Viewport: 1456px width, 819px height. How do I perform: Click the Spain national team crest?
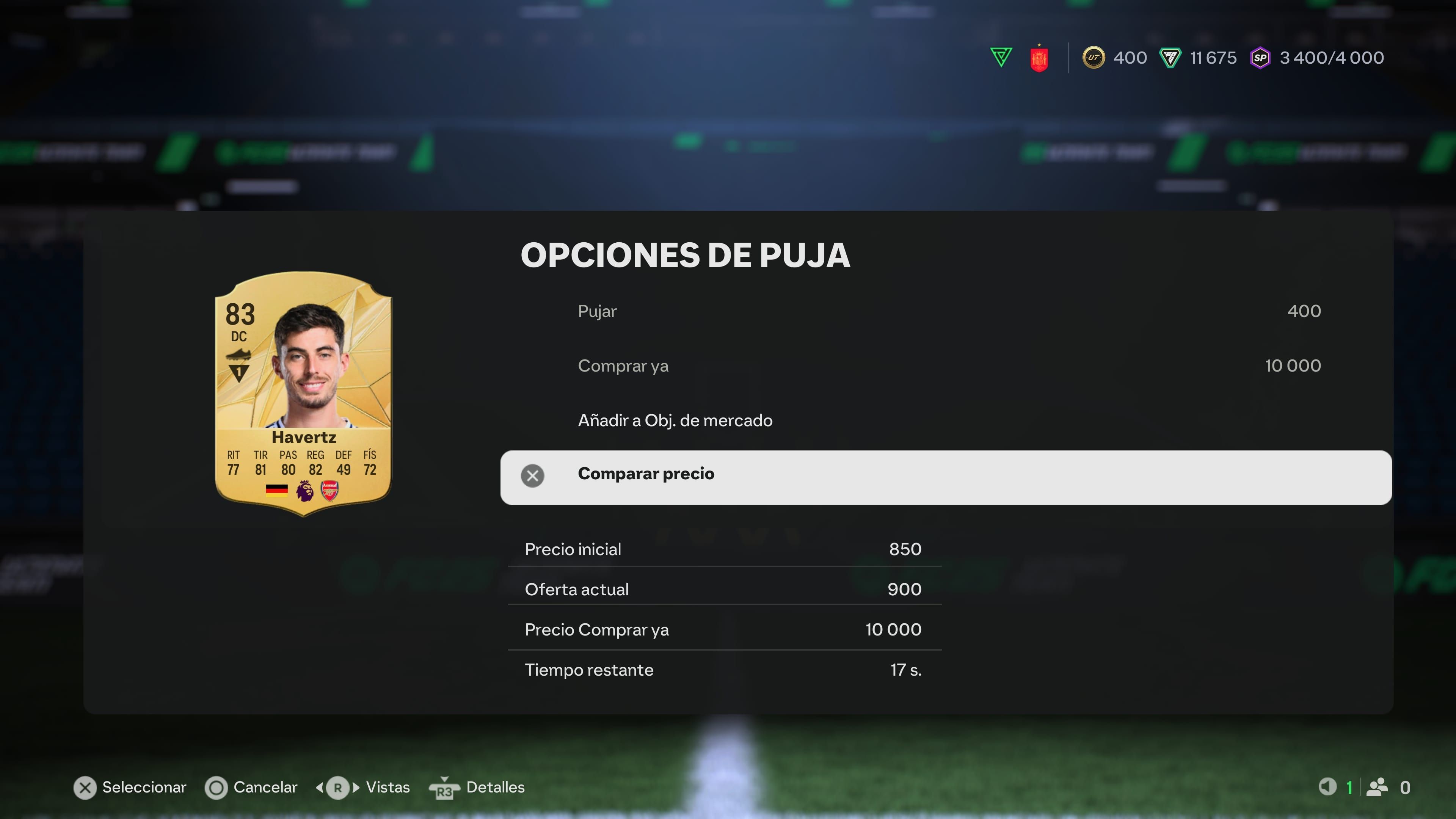coord(1040,57)
